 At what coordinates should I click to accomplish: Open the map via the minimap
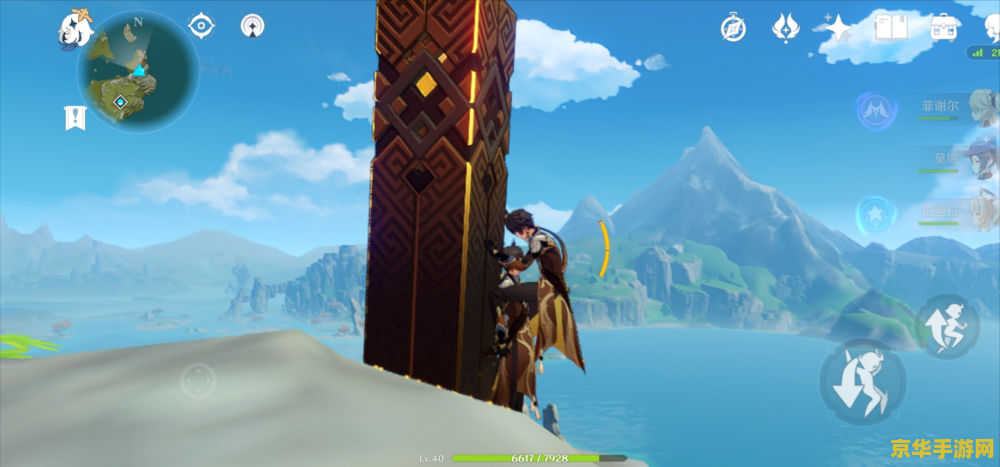coord(138,73)
